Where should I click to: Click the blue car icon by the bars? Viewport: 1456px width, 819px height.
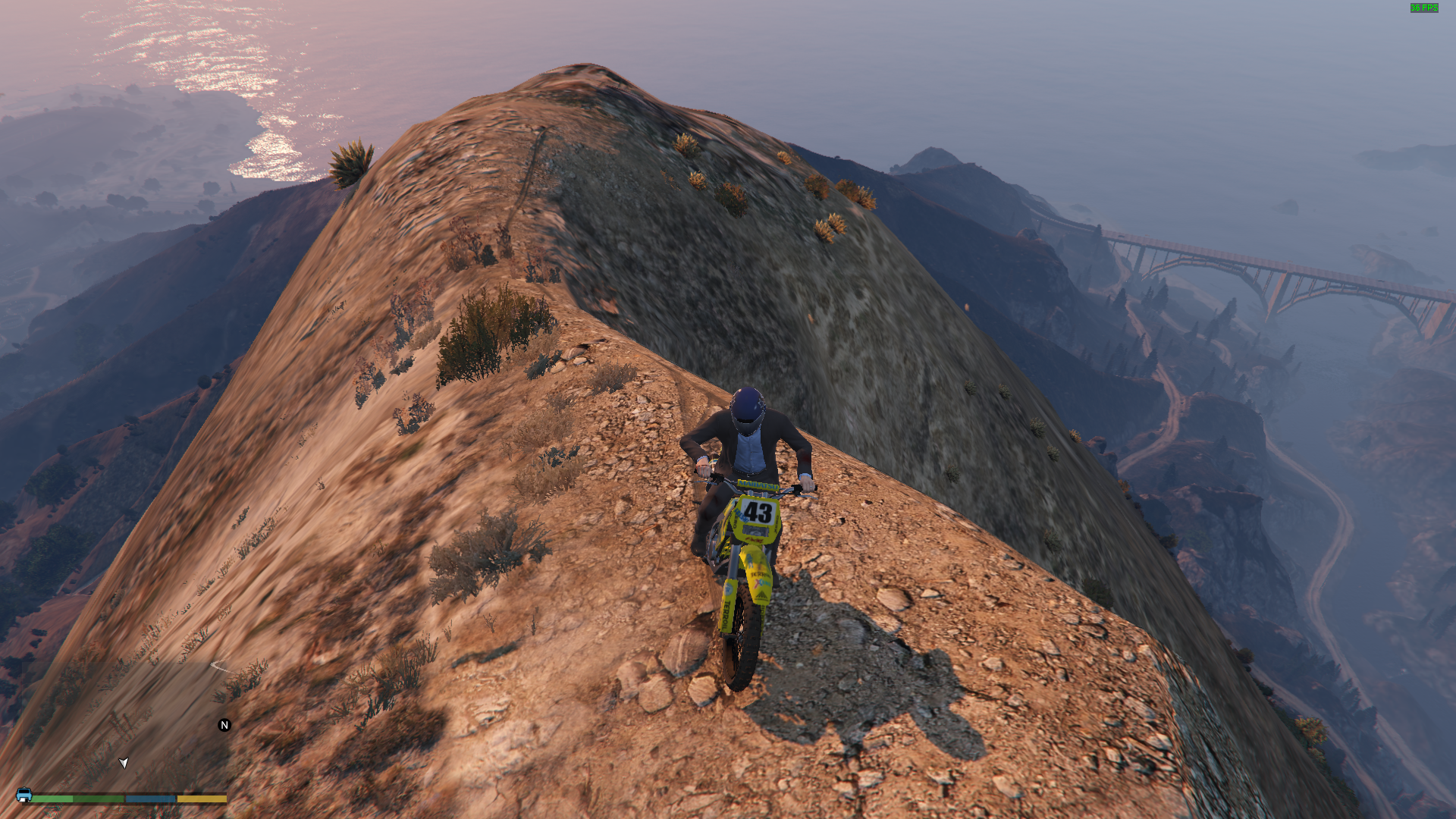pyautogui.click(x=24, y=795)
